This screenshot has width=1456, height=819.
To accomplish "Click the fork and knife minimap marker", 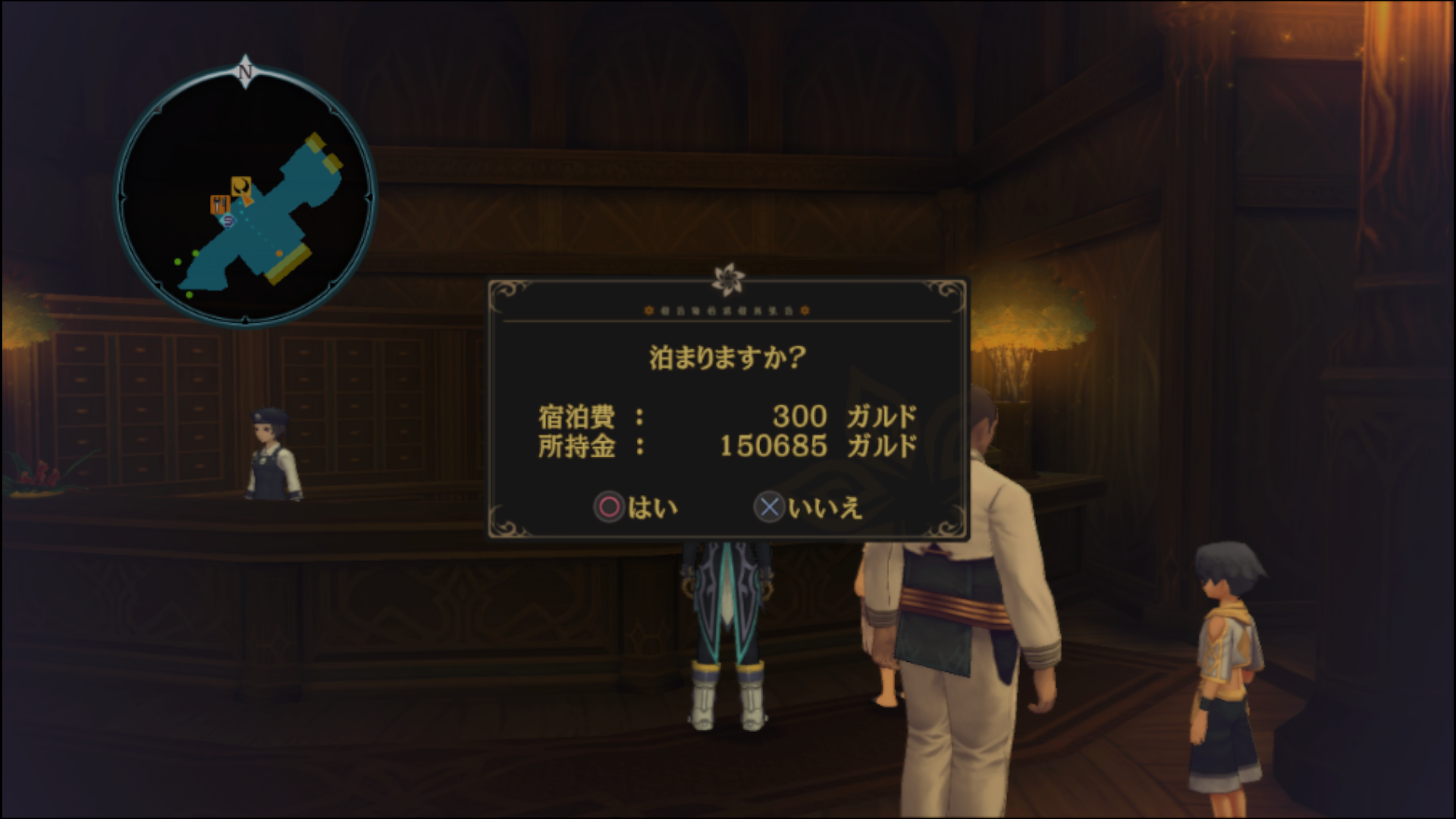I will (x=220, y=204).
